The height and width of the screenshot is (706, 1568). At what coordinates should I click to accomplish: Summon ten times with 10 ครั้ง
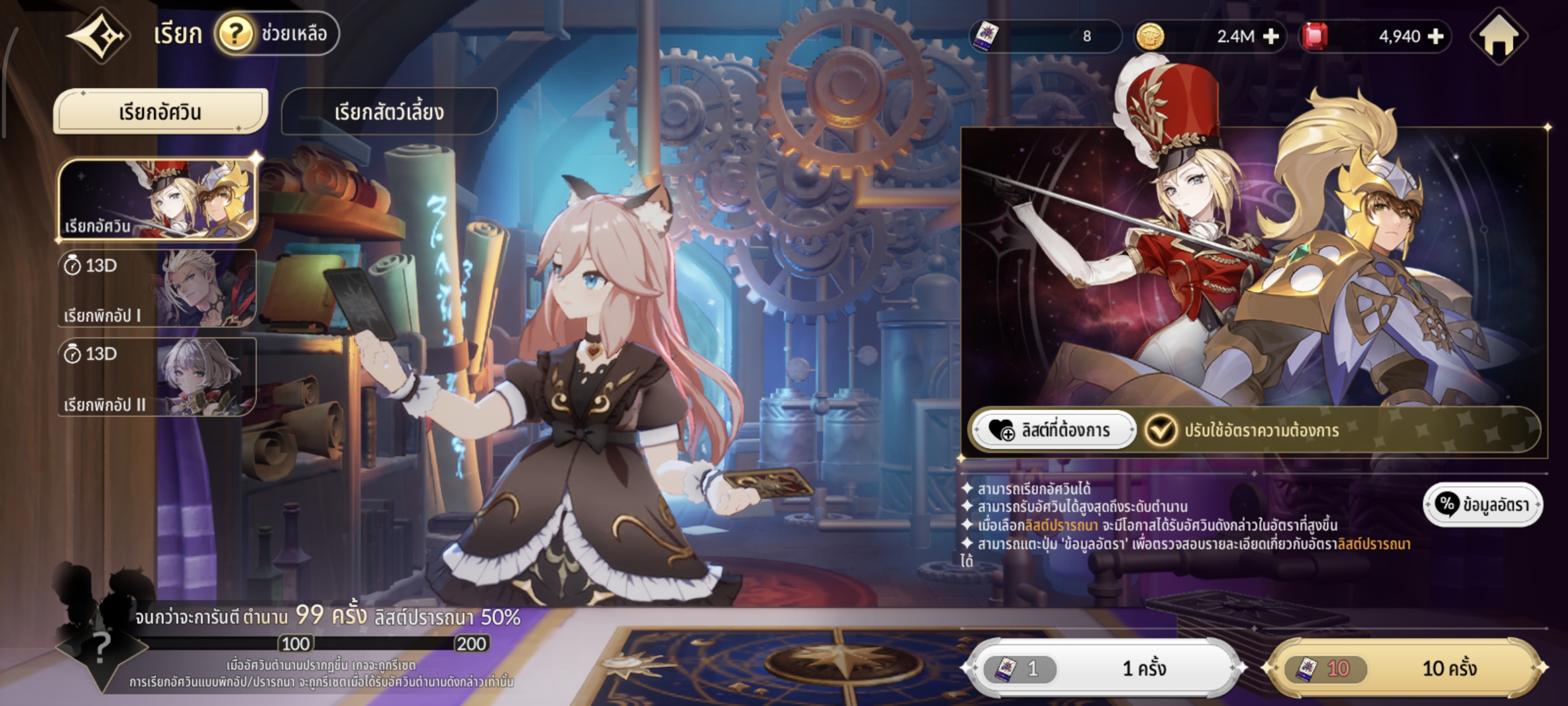pos(1405,668)
